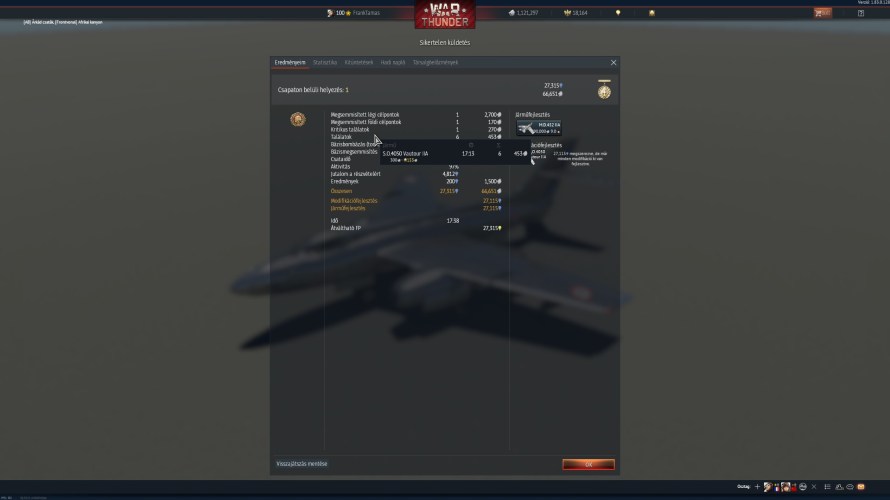Confirm results with the OK button
890x500 pixels.
(588, 464)
